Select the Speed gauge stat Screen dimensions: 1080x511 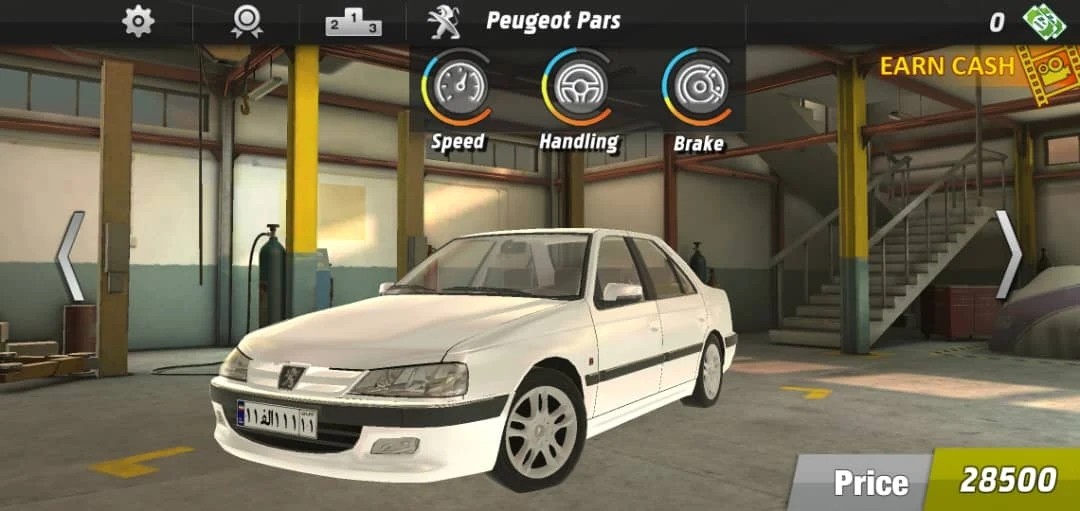457,87
